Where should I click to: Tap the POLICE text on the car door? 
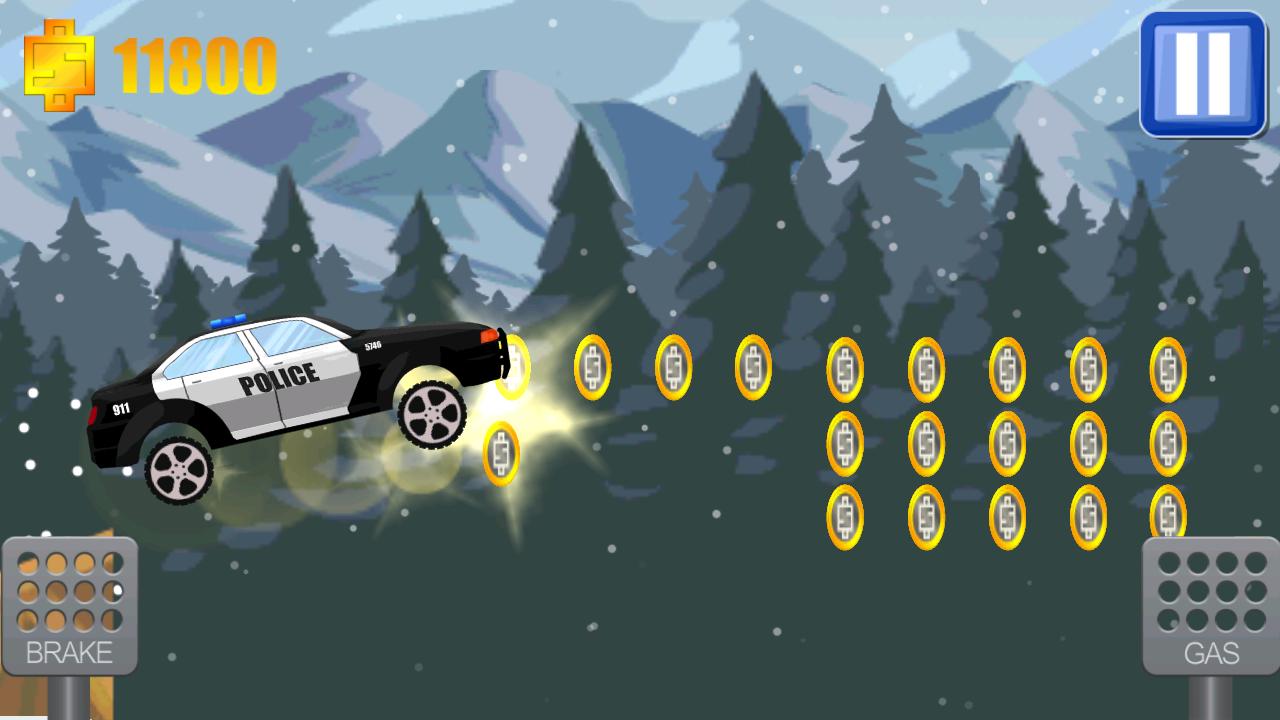click(x=280, y=378)
